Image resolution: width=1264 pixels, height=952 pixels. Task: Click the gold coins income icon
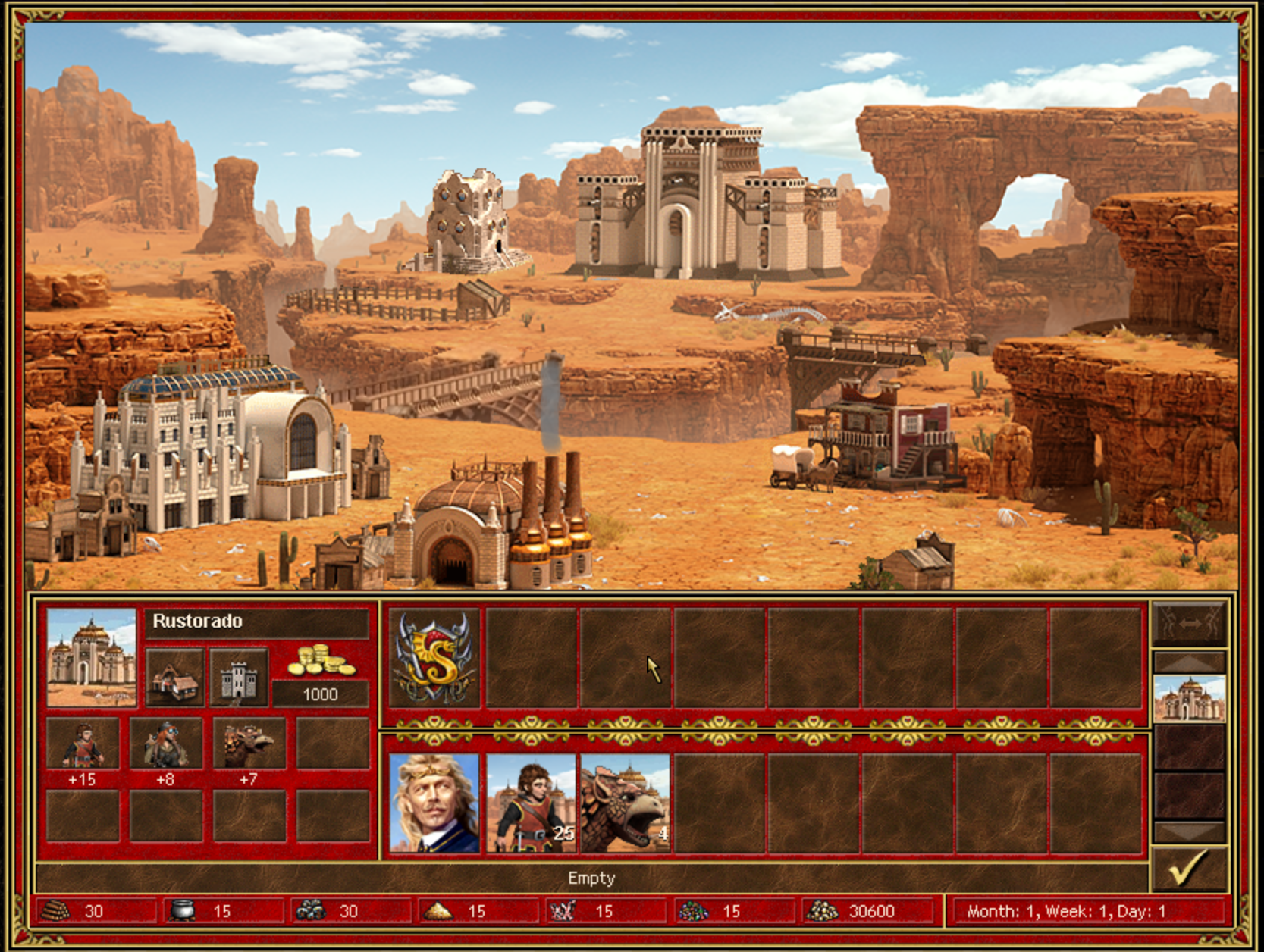[x=321, y=661]
